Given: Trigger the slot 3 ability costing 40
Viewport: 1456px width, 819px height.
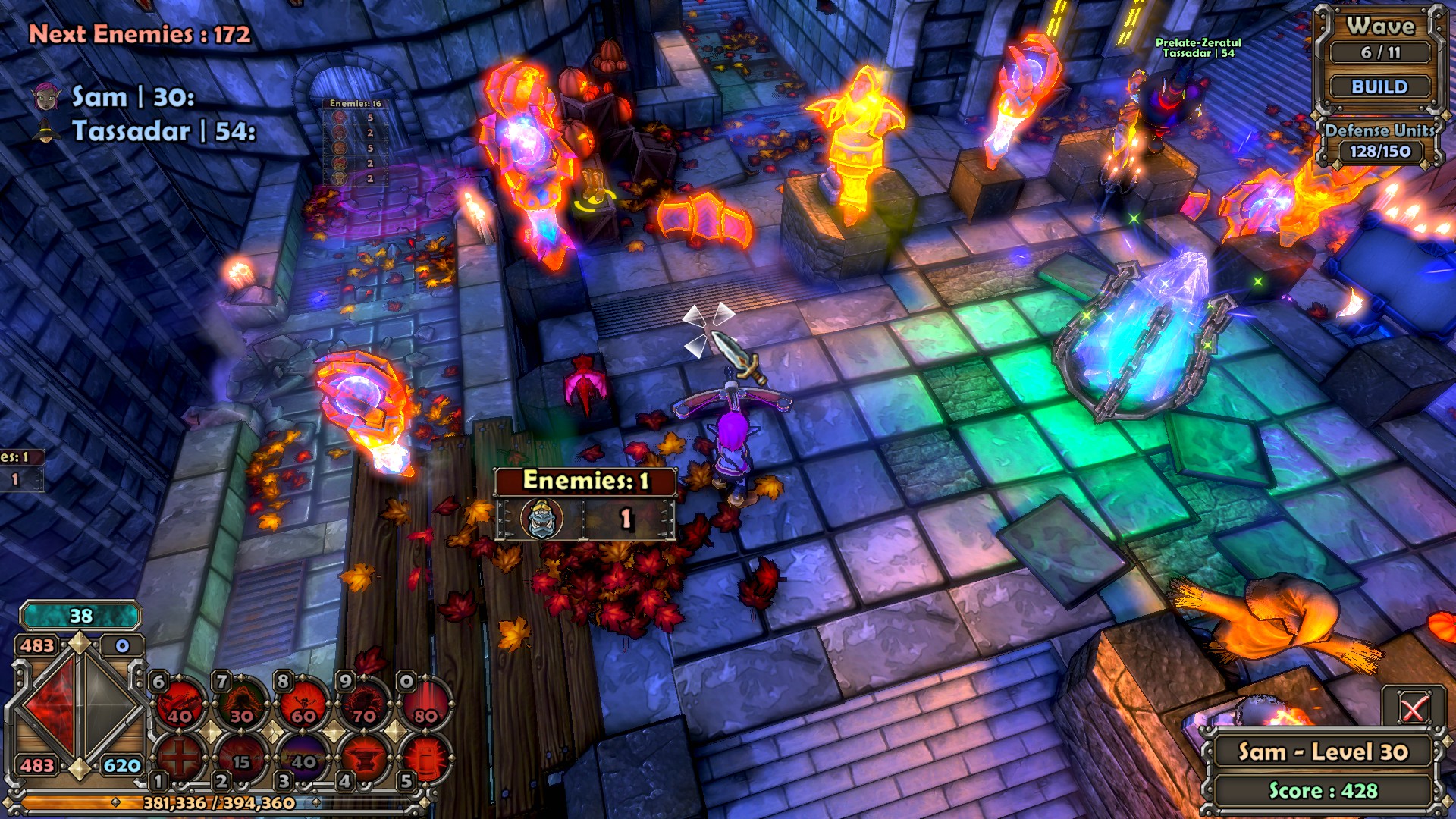Looking at the screenshot, I should [303, 757].
